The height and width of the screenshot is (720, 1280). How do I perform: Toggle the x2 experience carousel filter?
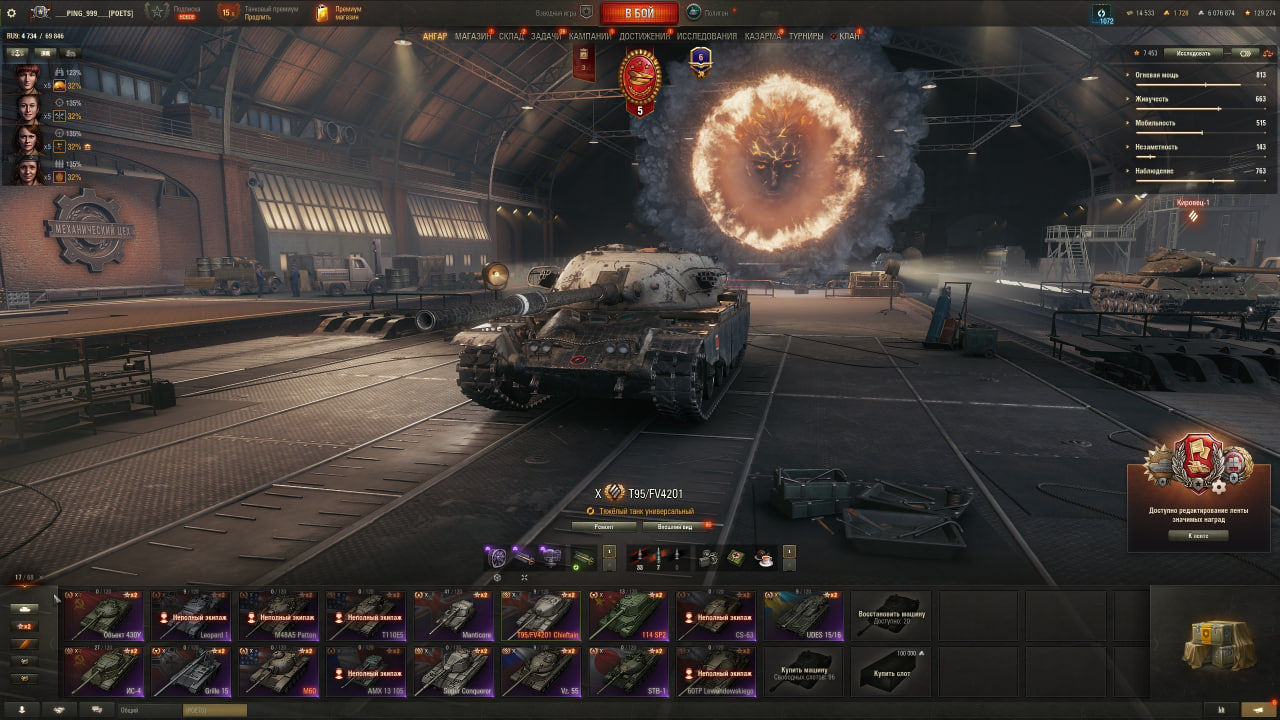click(25, 625)
